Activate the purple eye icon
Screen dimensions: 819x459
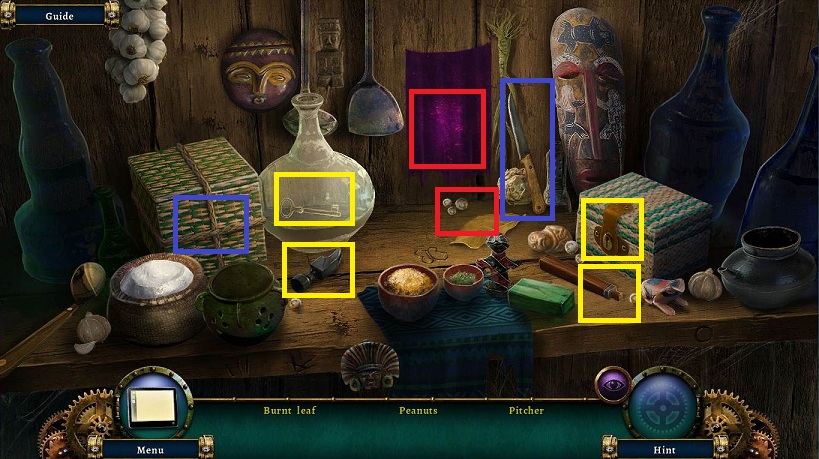(611, 383)
